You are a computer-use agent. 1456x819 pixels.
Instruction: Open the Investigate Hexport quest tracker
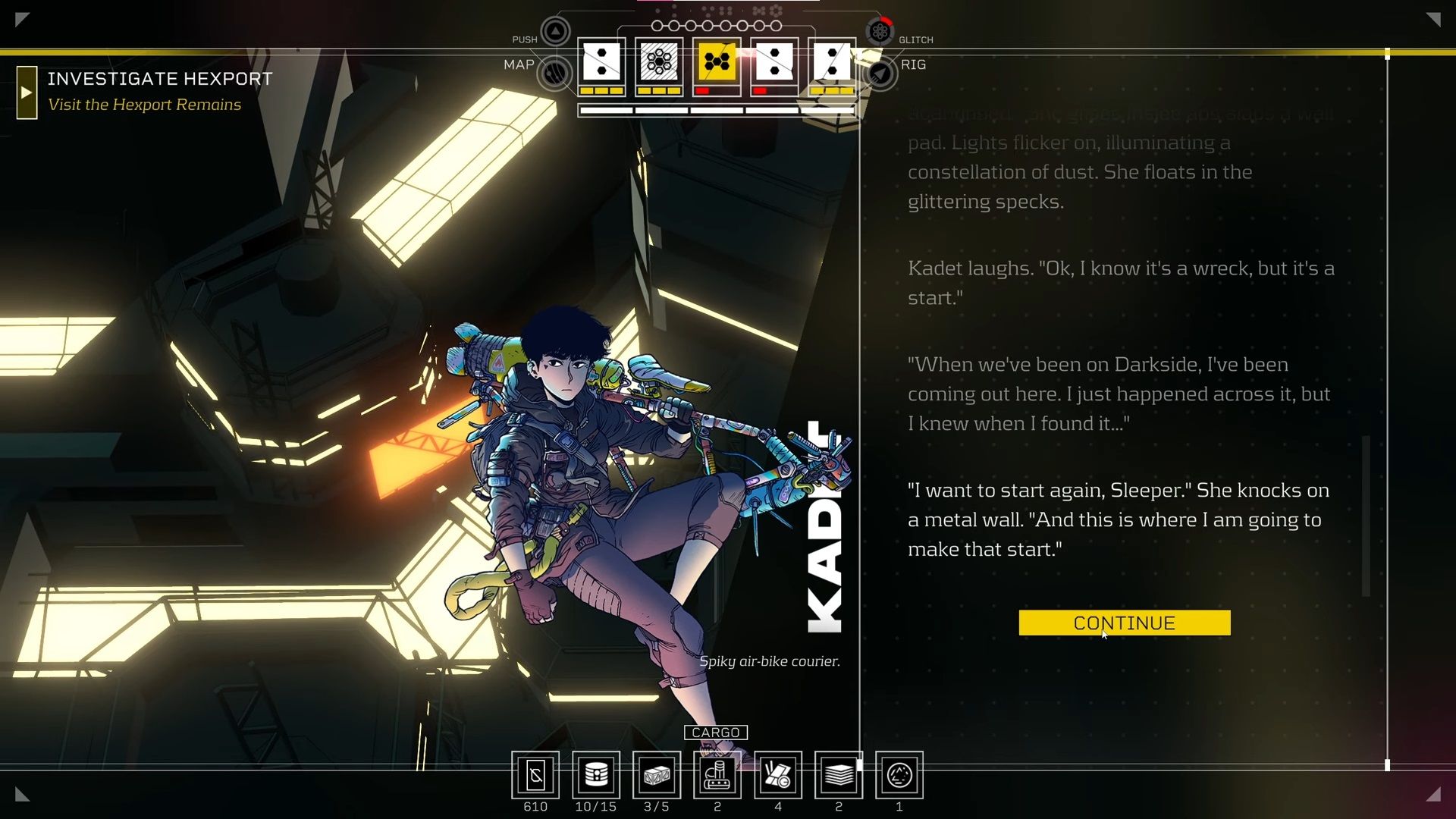159,79
